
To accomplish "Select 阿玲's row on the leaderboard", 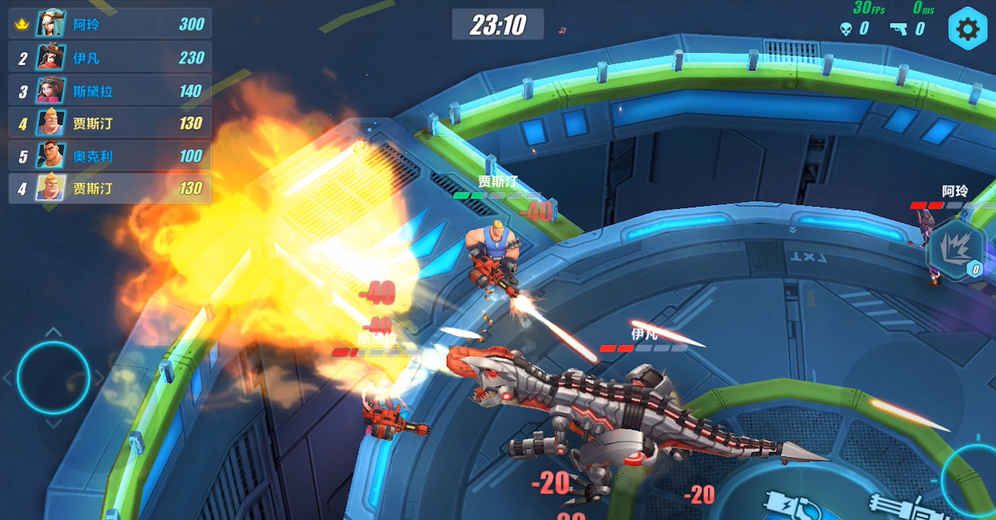I will (x=110, y=24).
